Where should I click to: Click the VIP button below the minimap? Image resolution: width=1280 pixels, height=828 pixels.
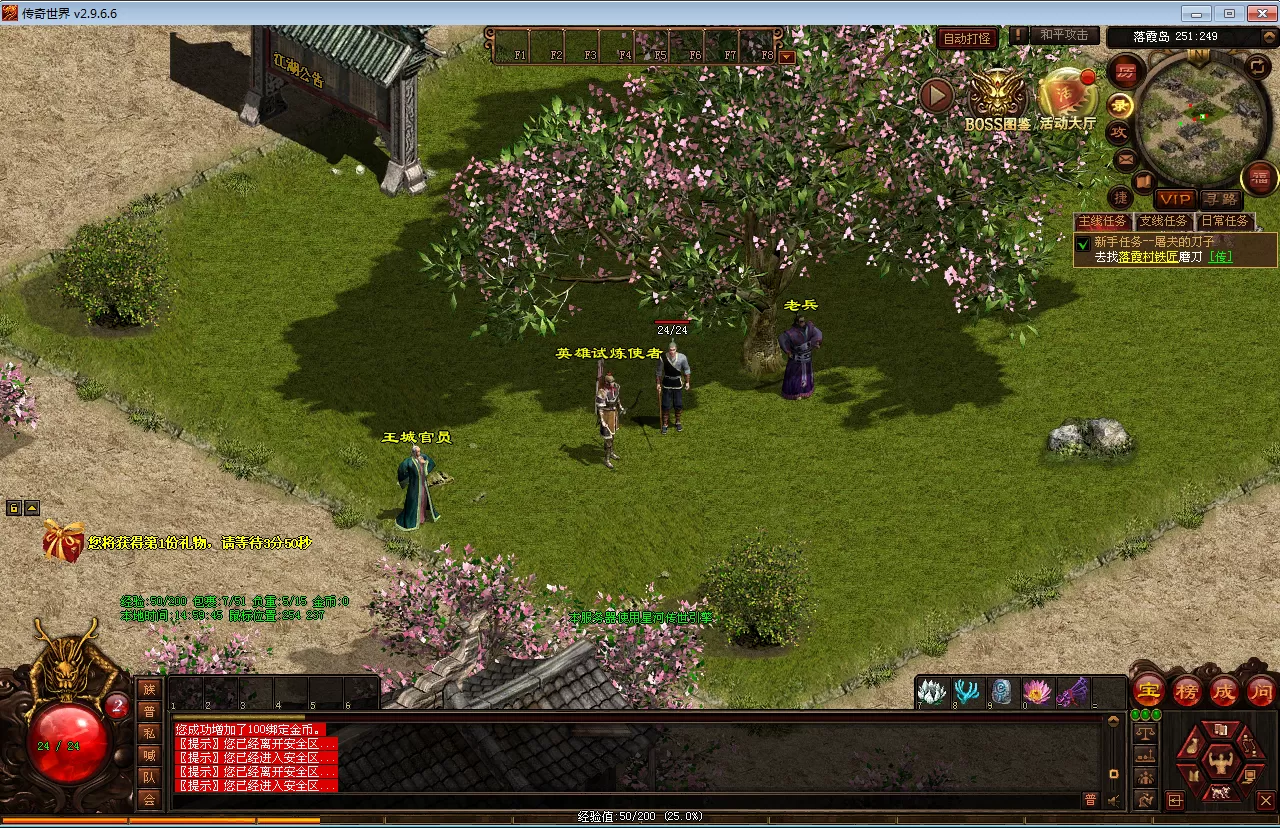1175,199
